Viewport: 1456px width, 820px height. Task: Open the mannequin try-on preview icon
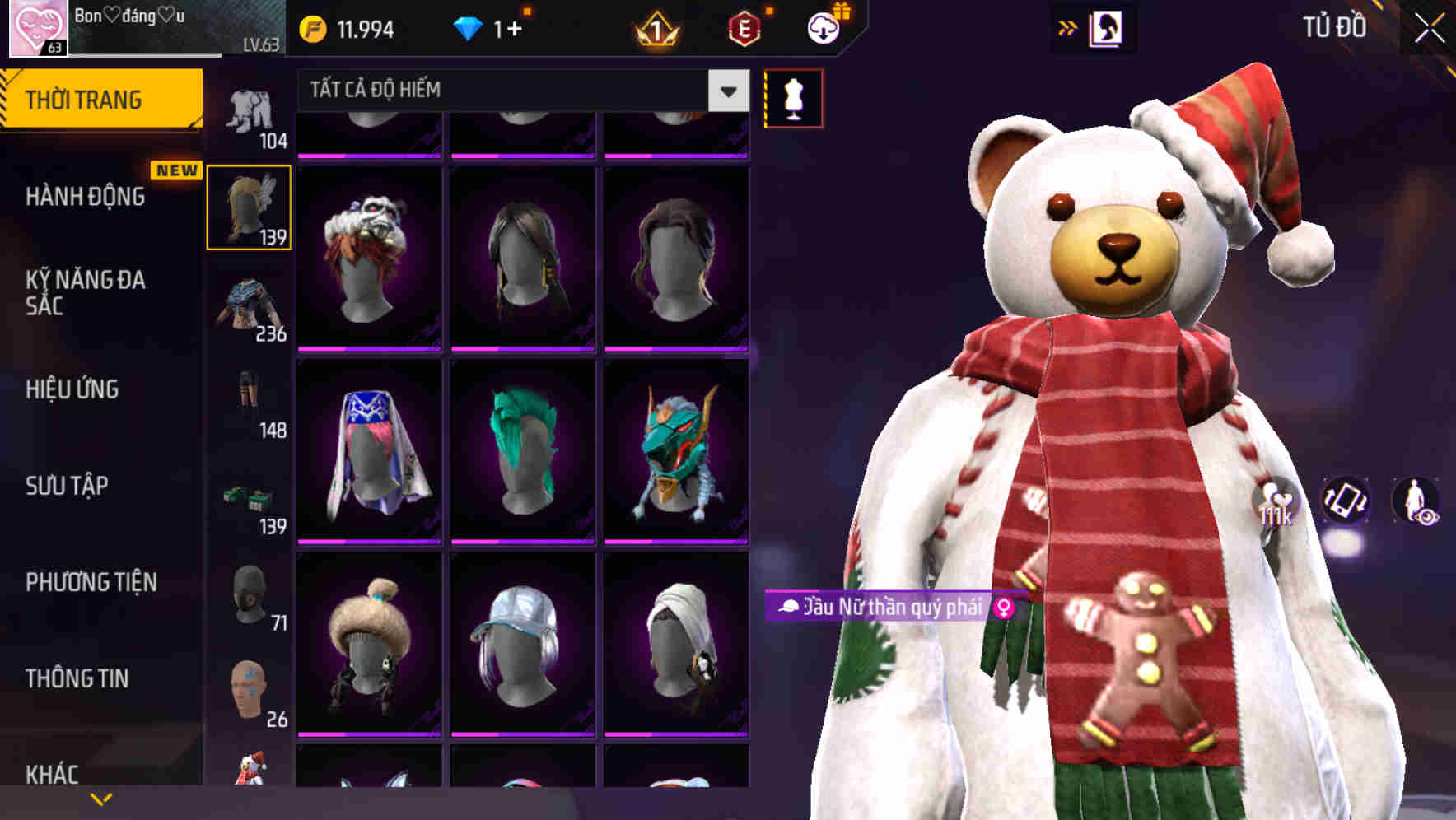pyautogui.click(x=792, y=97)
